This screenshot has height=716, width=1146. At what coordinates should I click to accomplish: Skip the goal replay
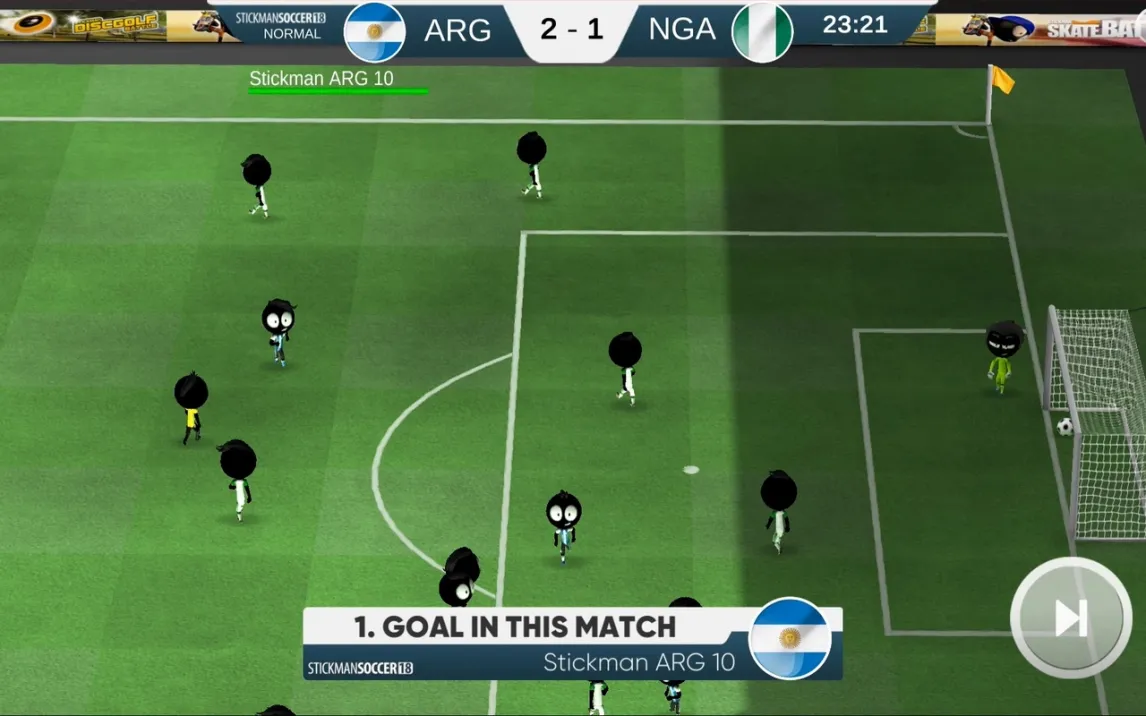[1070, 617]
